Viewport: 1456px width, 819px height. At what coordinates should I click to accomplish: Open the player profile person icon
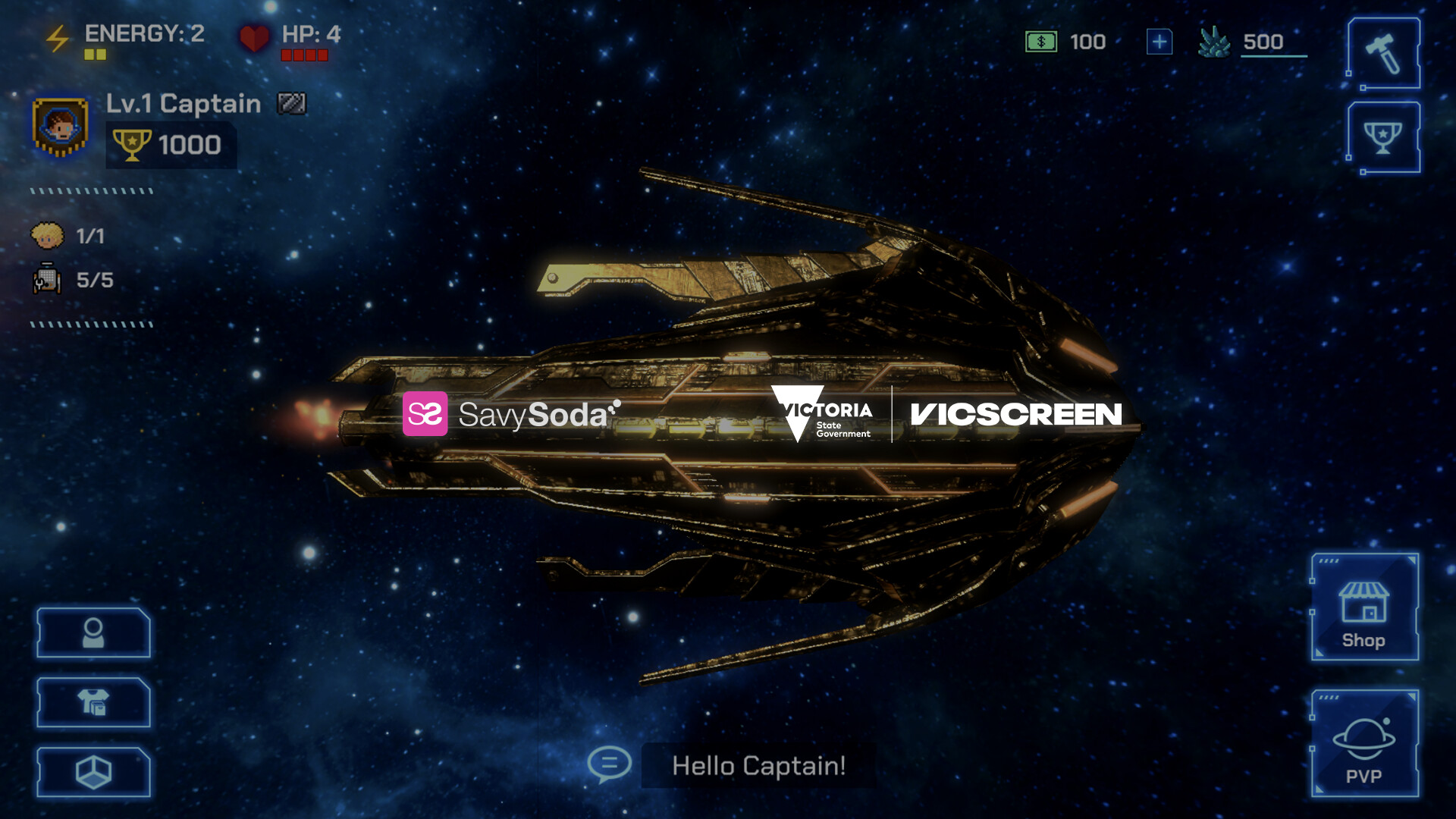tap(93, 634)
